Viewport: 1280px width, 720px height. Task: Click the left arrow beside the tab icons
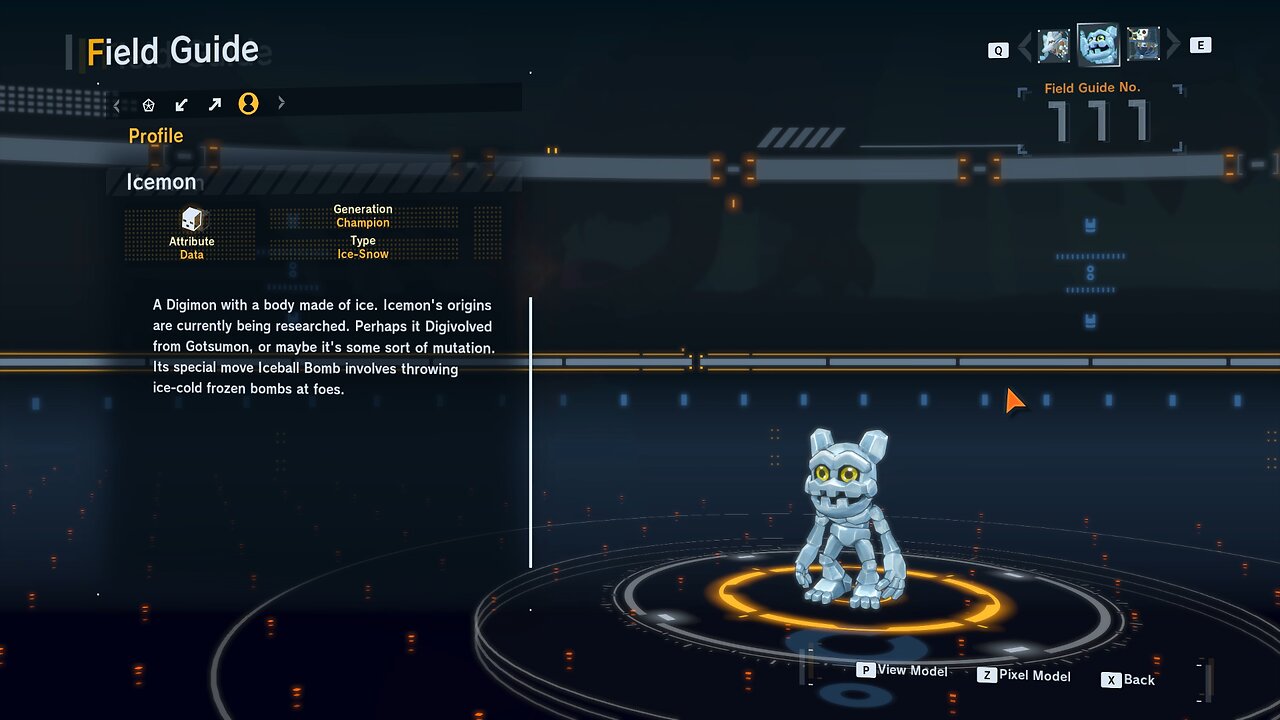point(117,104)
